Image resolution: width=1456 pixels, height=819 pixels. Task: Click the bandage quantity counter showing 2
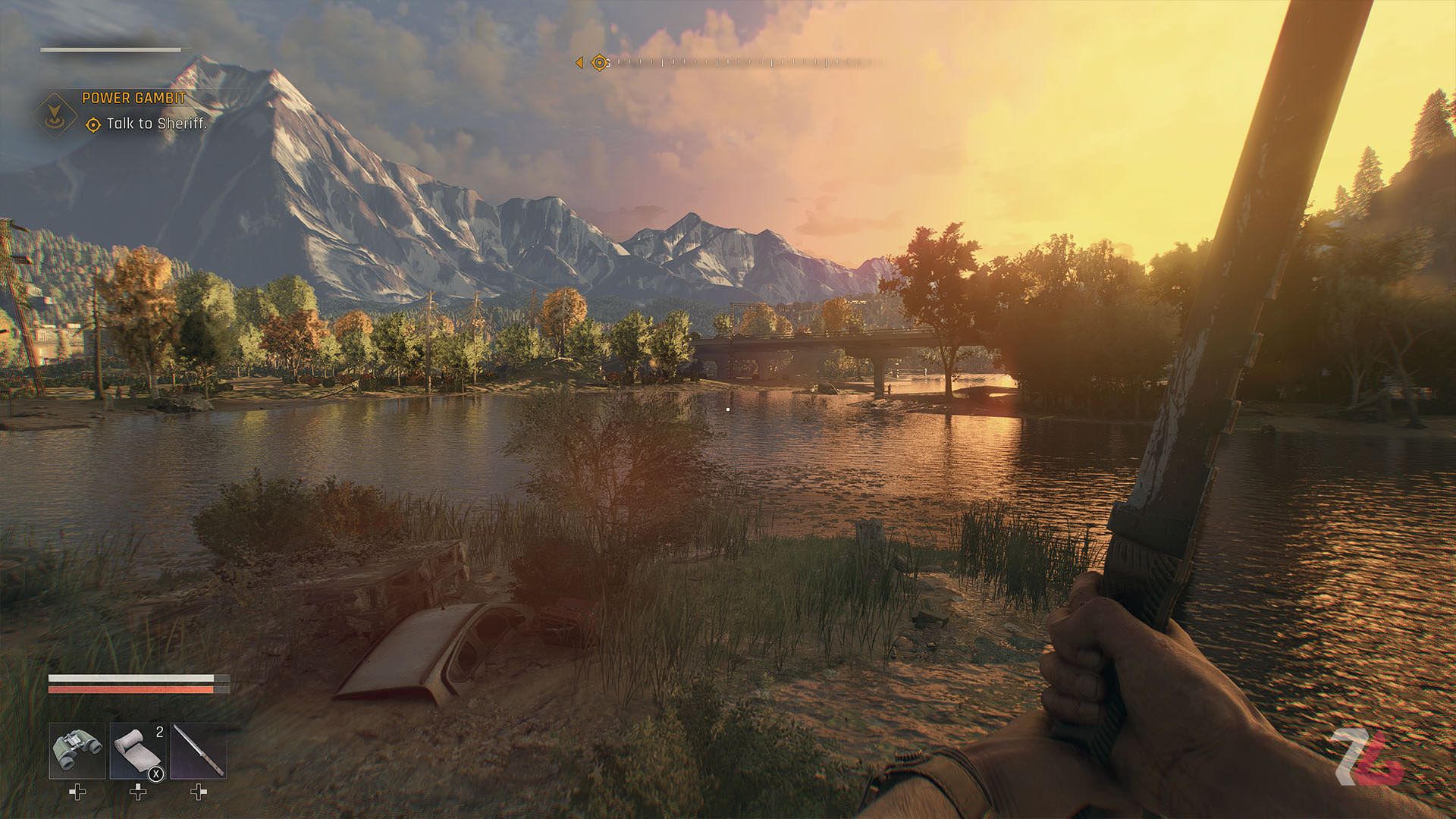[x=159, y=731]
